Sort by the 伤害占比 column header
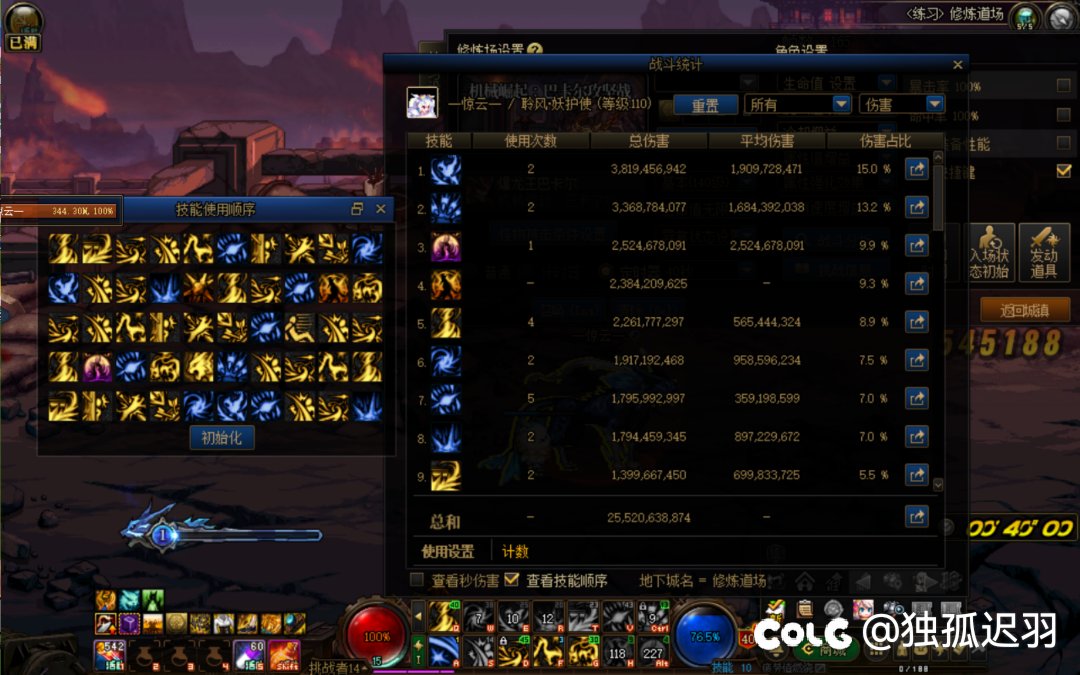 886,141
